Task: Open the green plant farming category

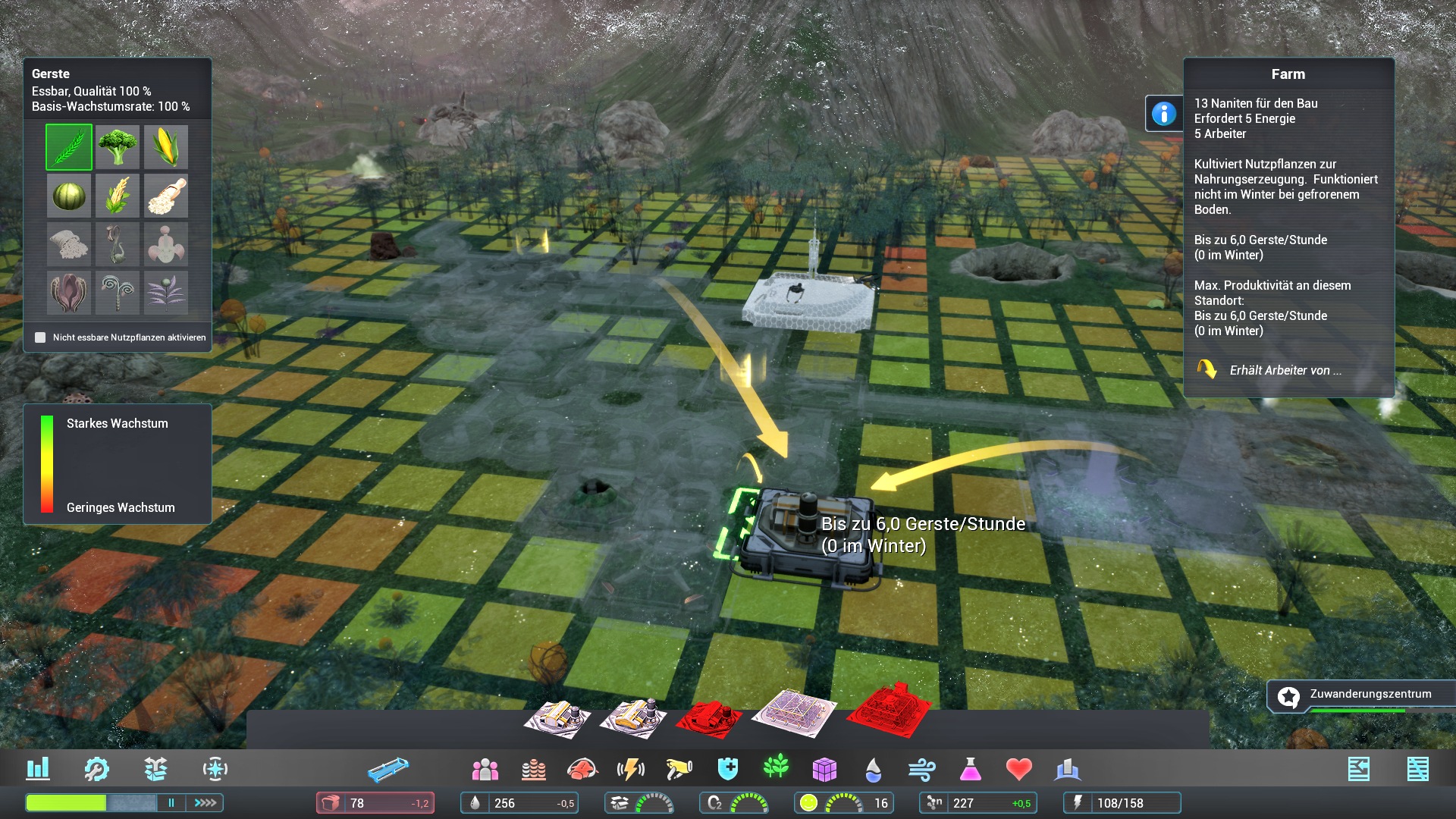Action: (776, 768)
